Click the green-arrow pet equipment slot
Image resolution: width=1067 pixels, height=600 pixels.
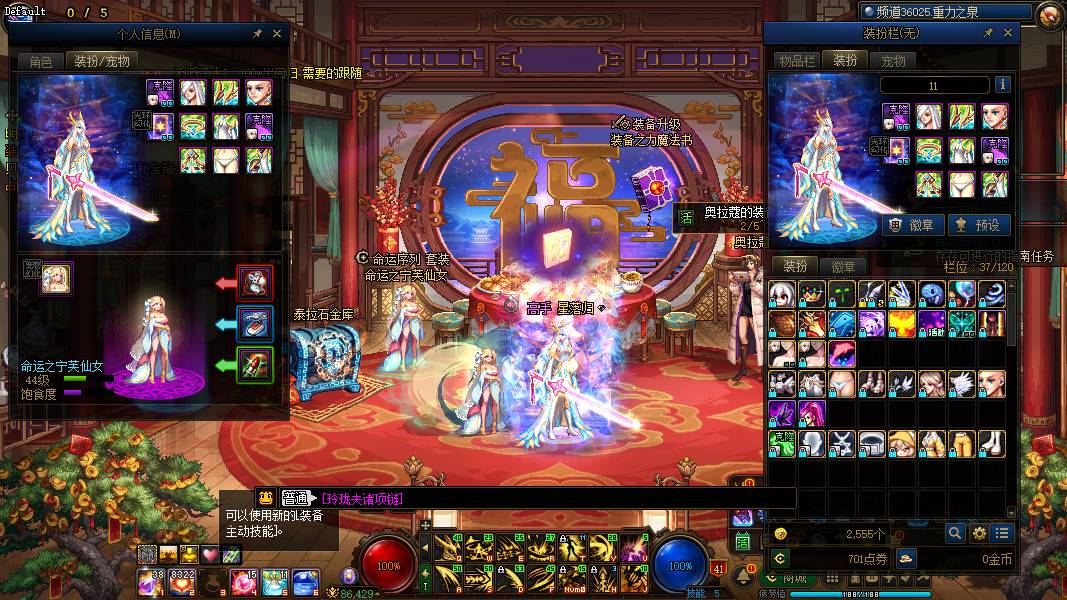click(255, 364)
